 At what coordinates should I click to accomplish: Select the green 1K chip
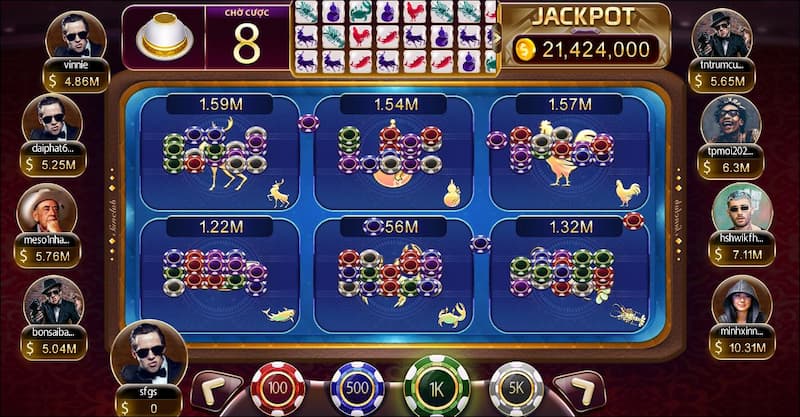pyautogui.click(x=435, y=386)
